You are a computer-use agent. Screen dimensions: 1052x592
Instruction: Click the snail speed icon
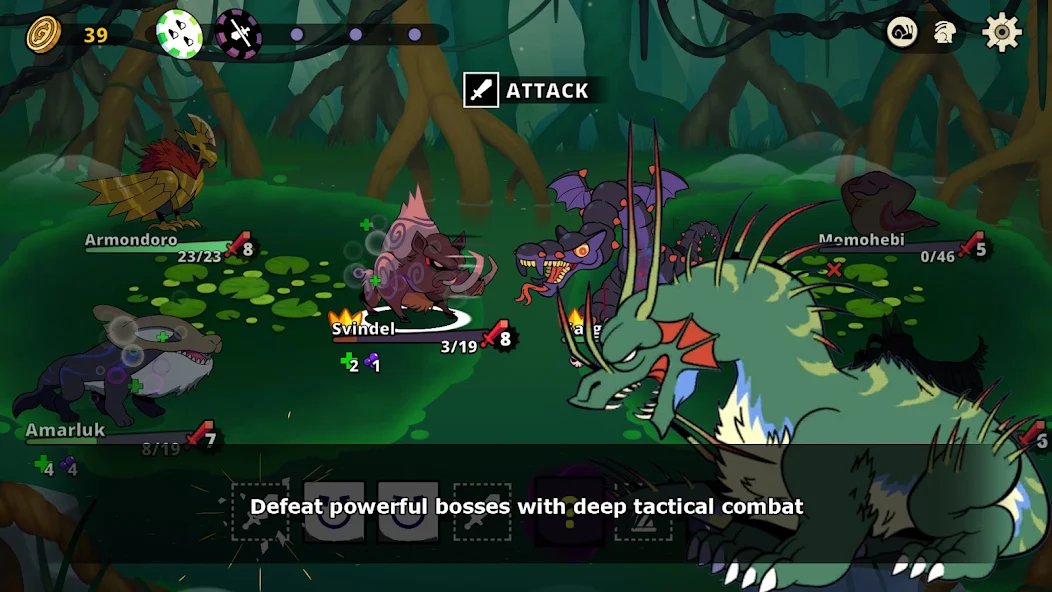902,32
